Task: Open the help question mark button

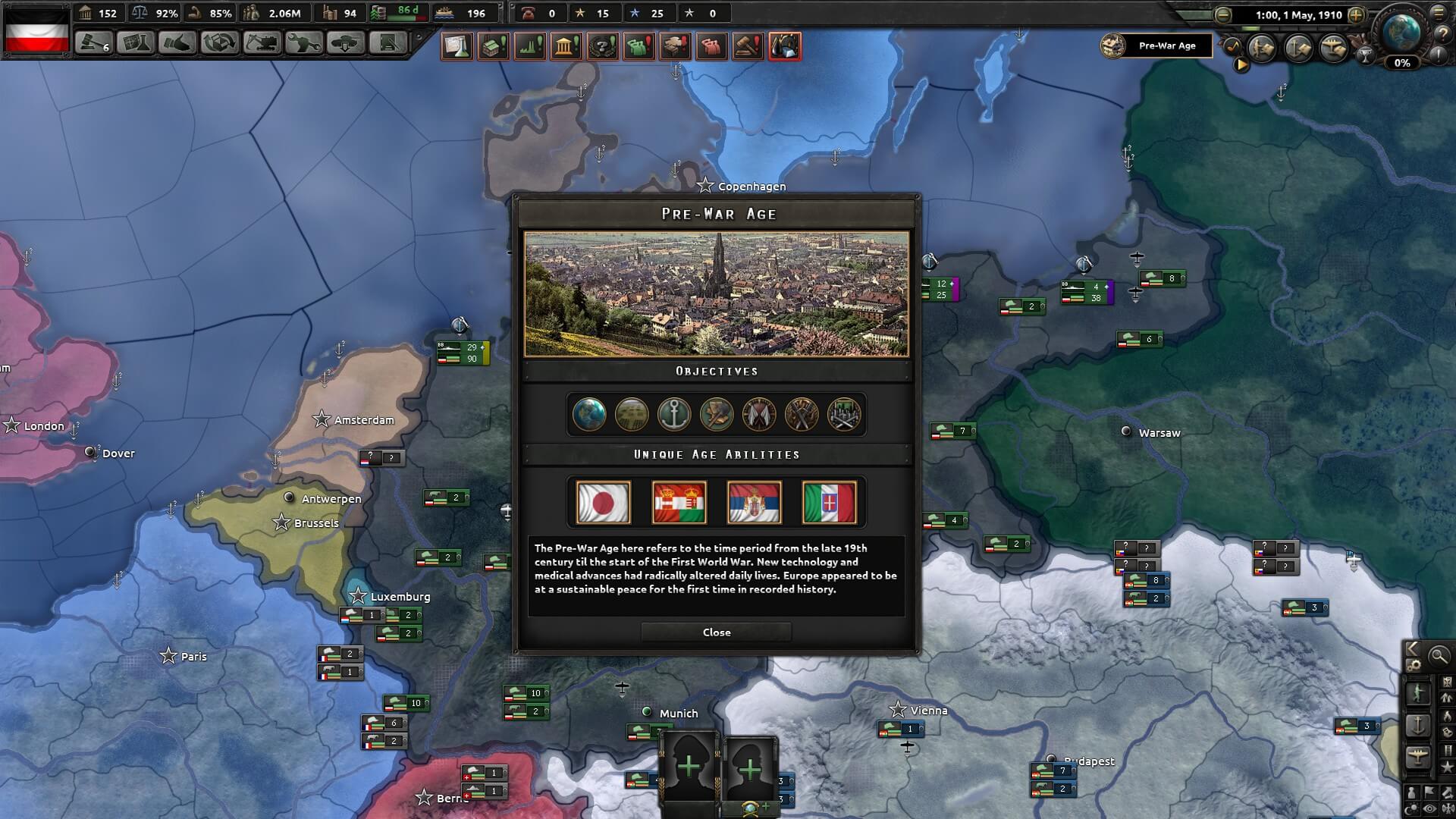Action: pos(1442,34)
